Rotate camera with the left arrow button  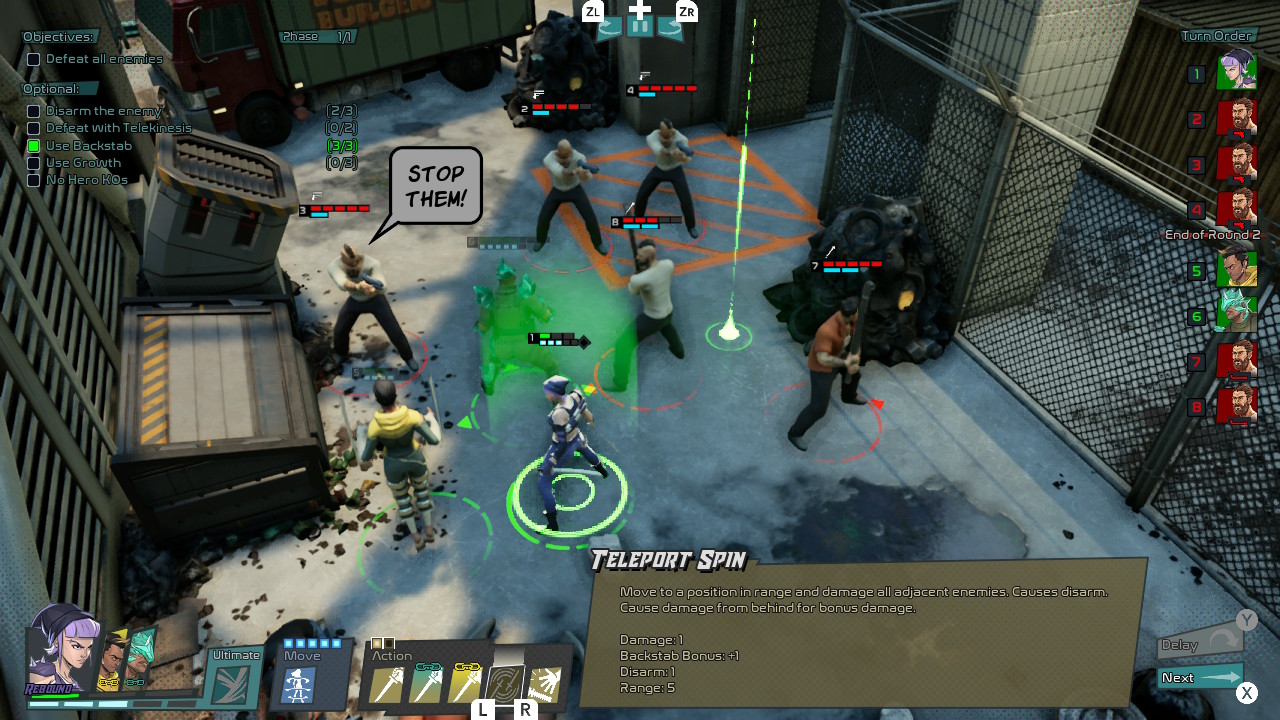(610, 28)
